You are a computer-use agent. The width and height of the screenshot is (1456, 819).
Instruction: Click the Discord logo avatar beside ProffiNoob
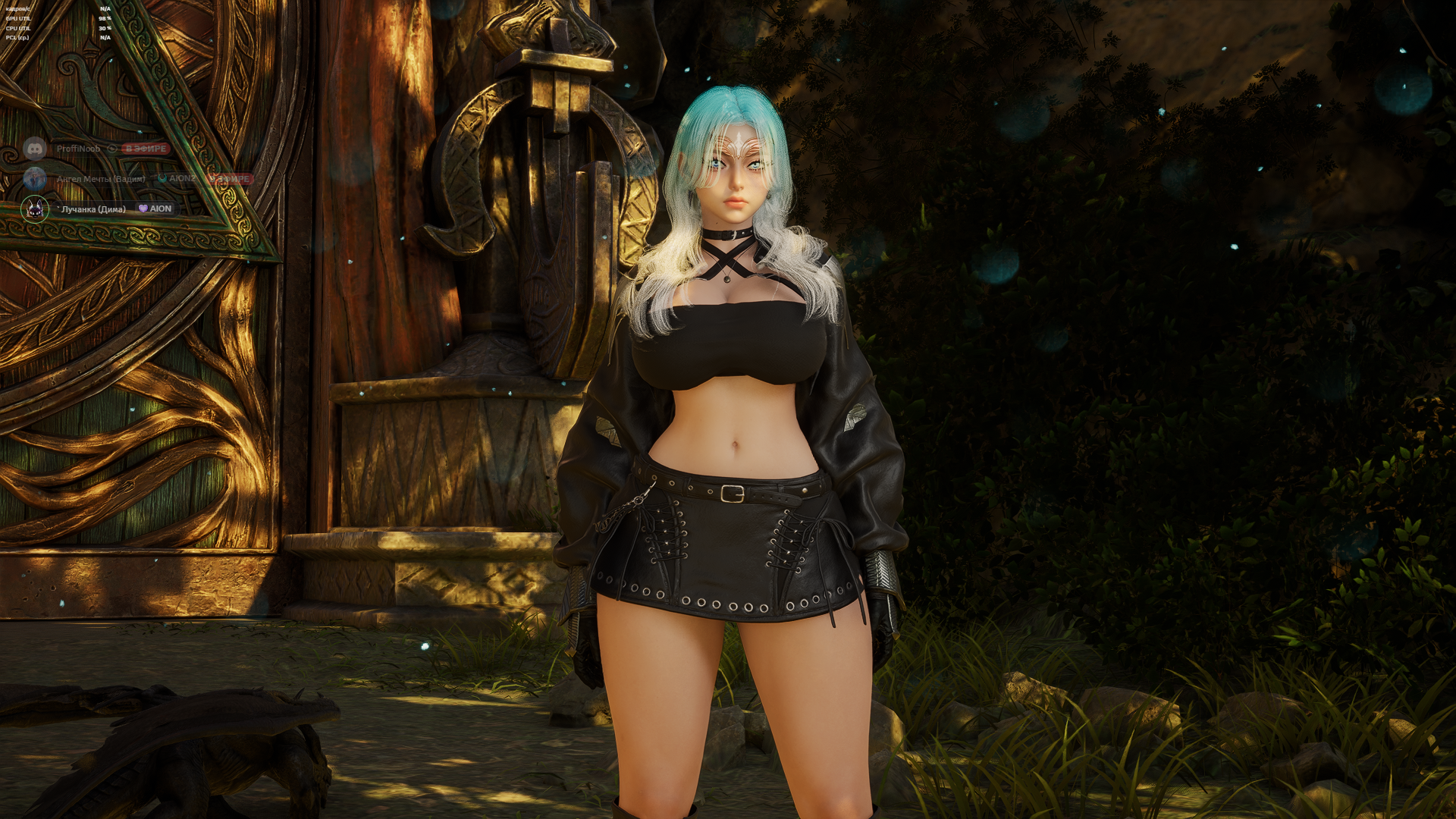[x=35, y=148]
